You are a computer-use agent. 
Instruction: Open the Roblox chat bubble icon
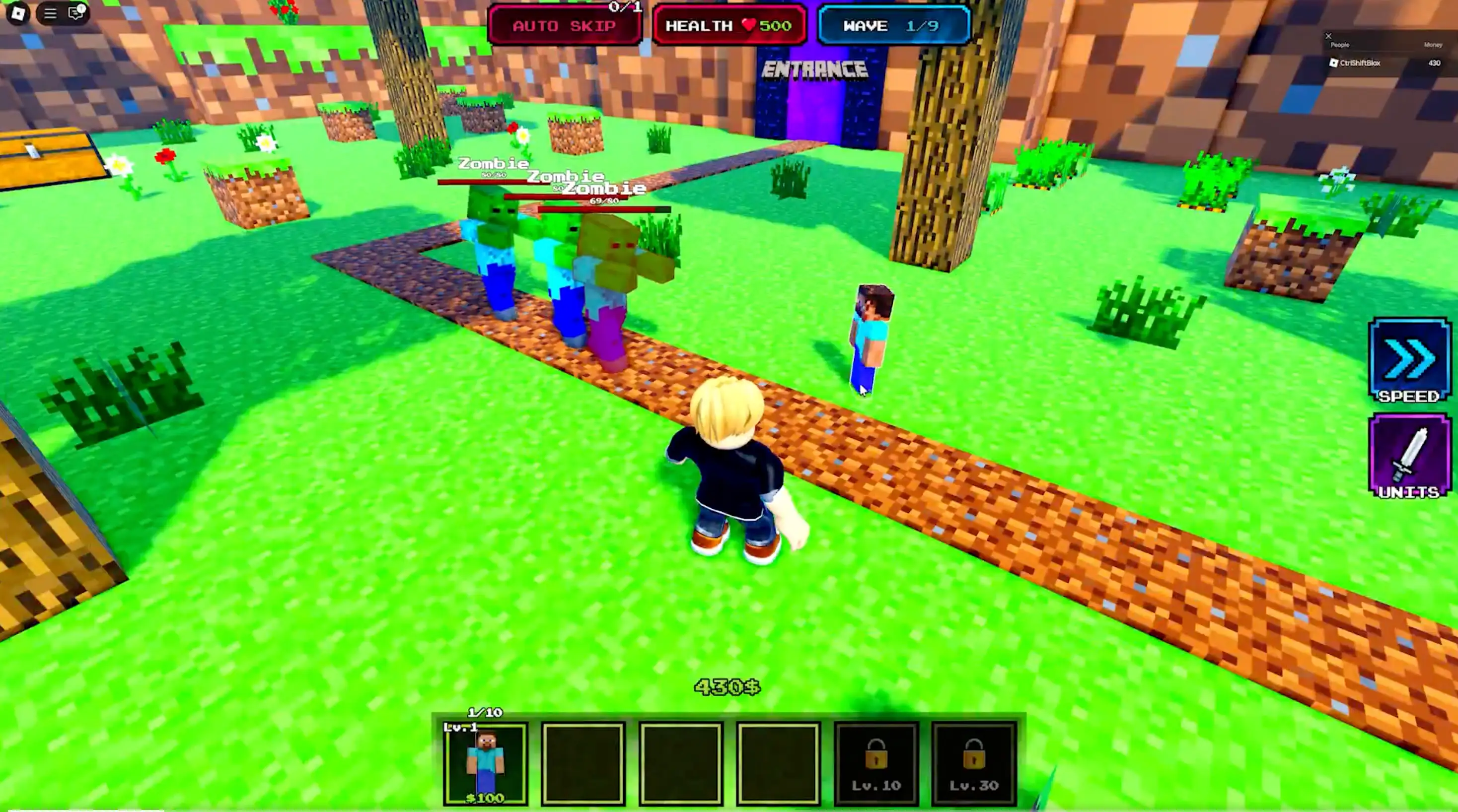tap(75, 13)
